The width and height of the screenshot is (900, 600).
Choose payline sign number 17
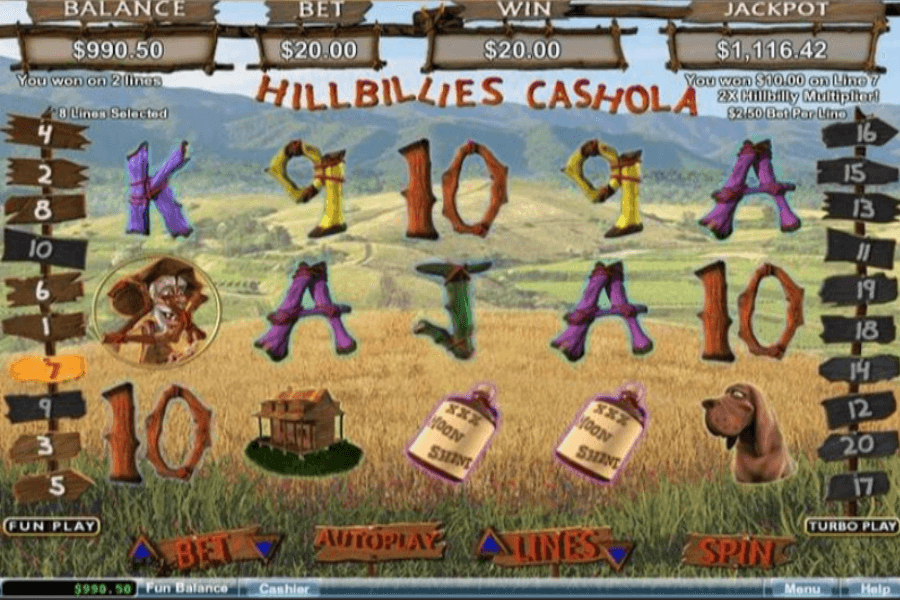coord(856,486)
